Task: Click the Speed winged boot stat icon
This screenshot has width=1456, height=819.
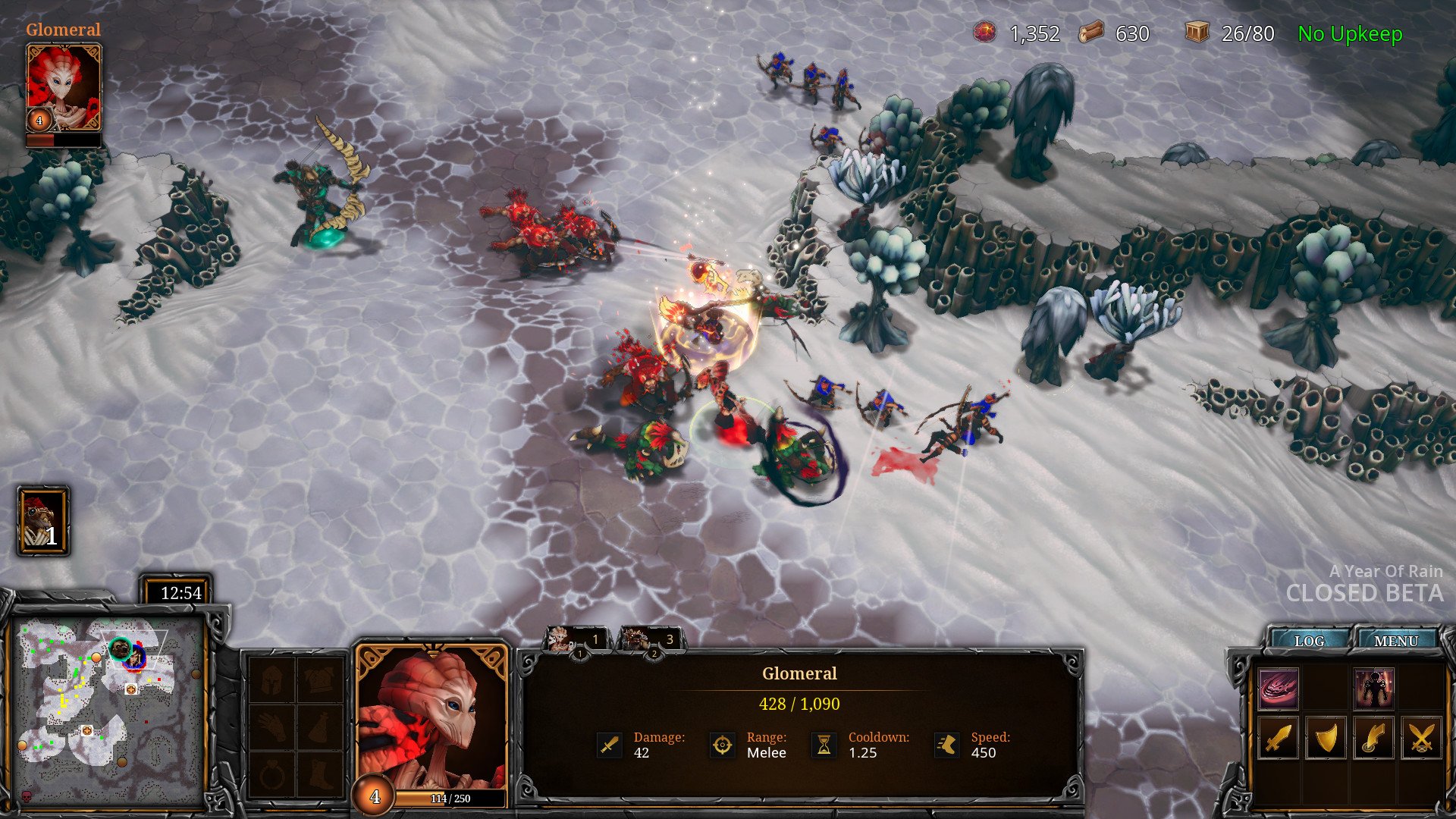Action: pos(946,745)
